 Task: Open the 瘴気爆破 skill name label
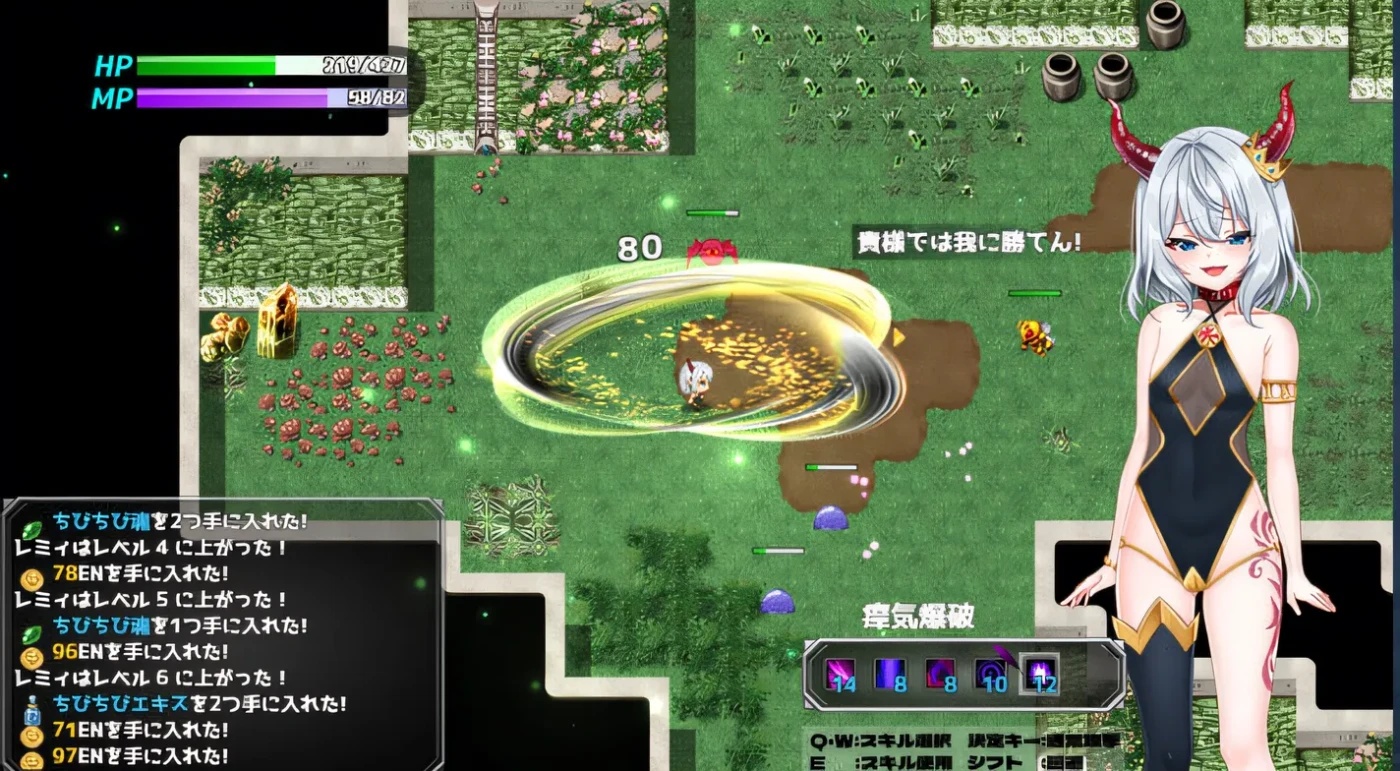(921, 617)
